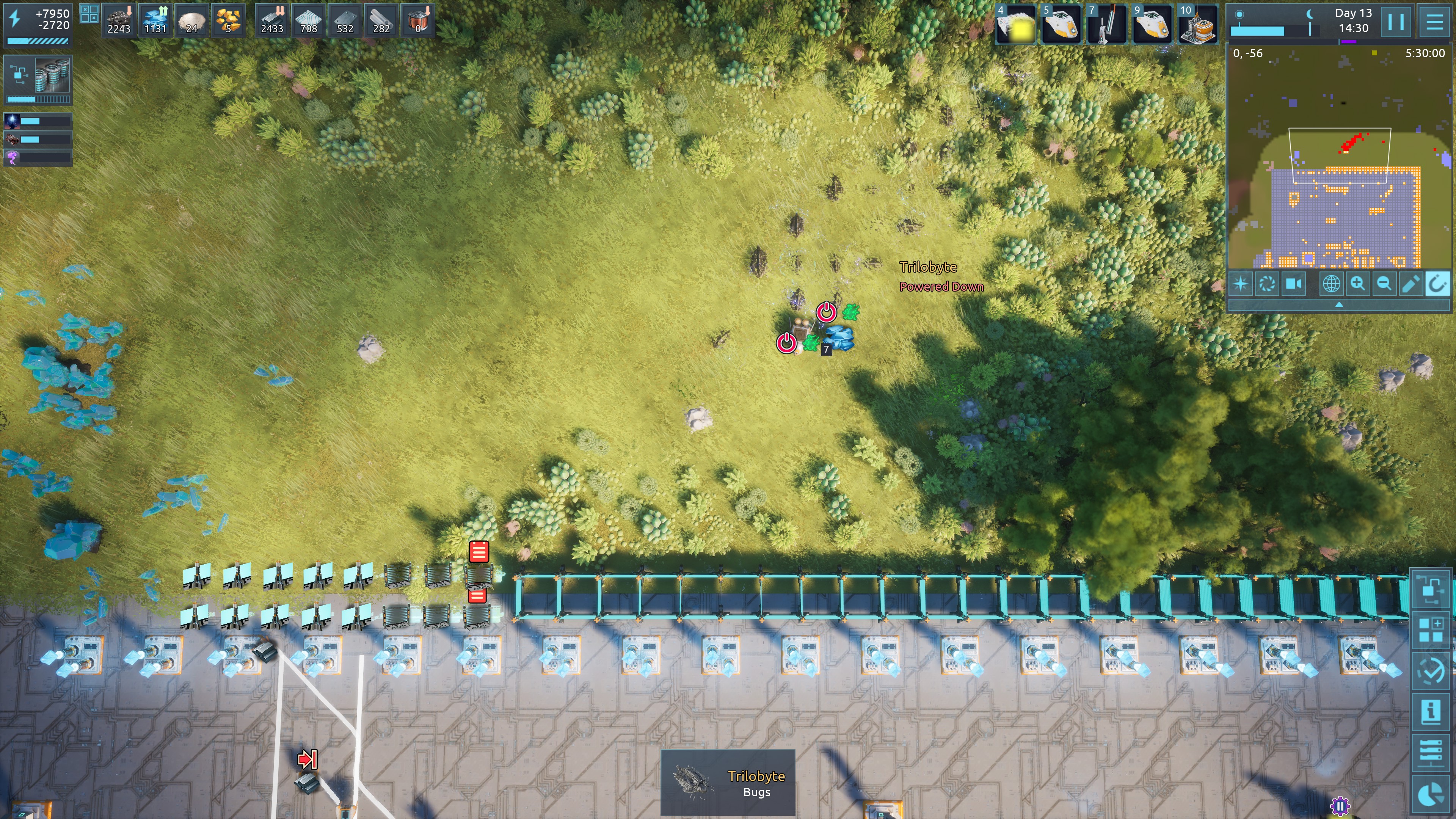This screenshot has height=819, width=1456.
Task: Click the minimap zoom-out magnifier
Action: (x=1384, y=283)
